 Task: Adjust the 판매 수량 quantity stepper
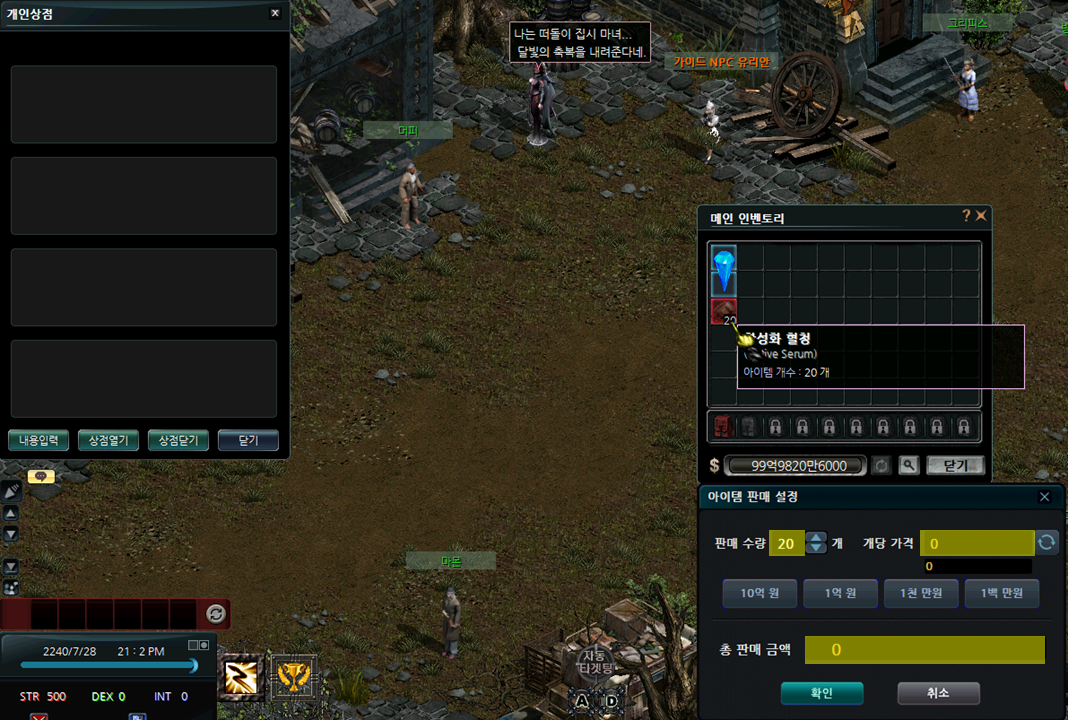(x=817, y=543)
